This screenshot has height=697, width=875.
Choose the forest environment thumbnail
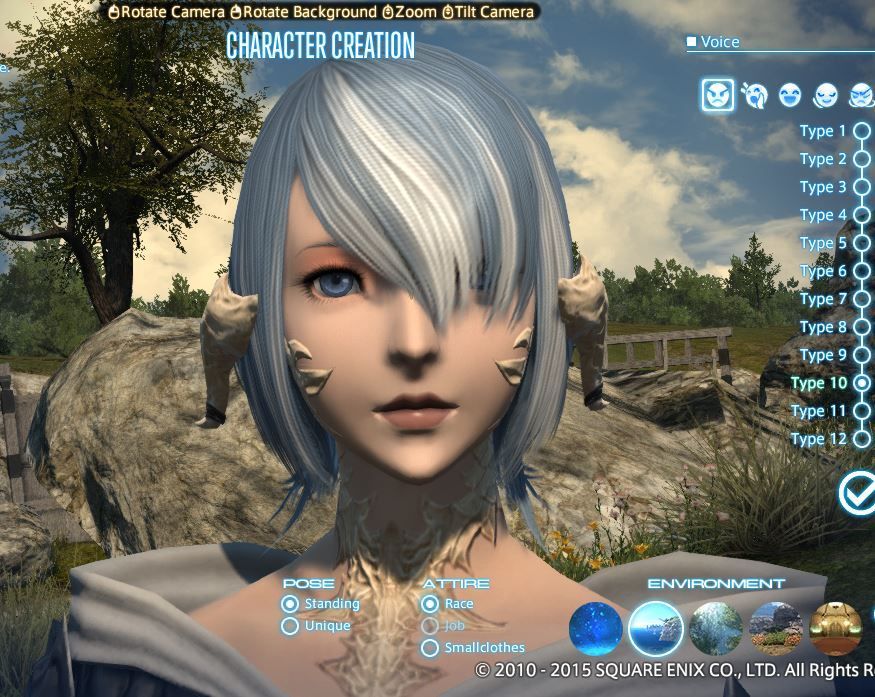(716, 628)
